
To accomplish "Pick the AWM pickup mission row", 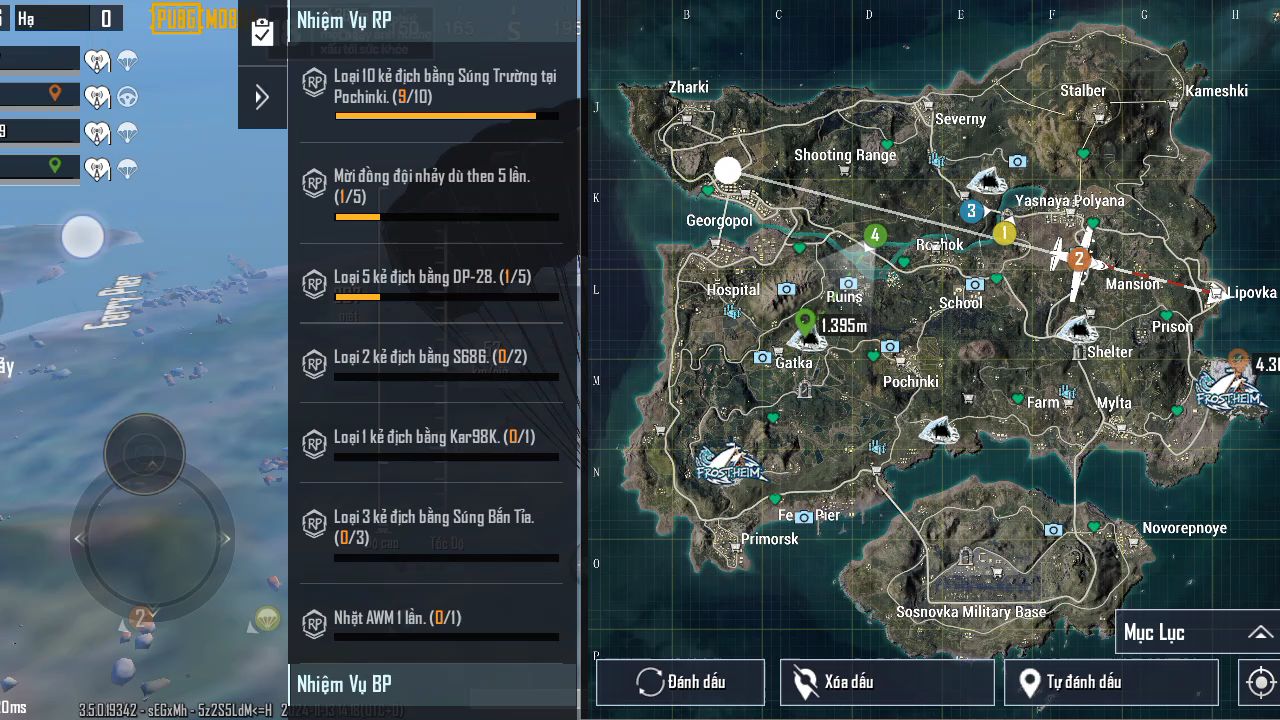I will [432, 622].
